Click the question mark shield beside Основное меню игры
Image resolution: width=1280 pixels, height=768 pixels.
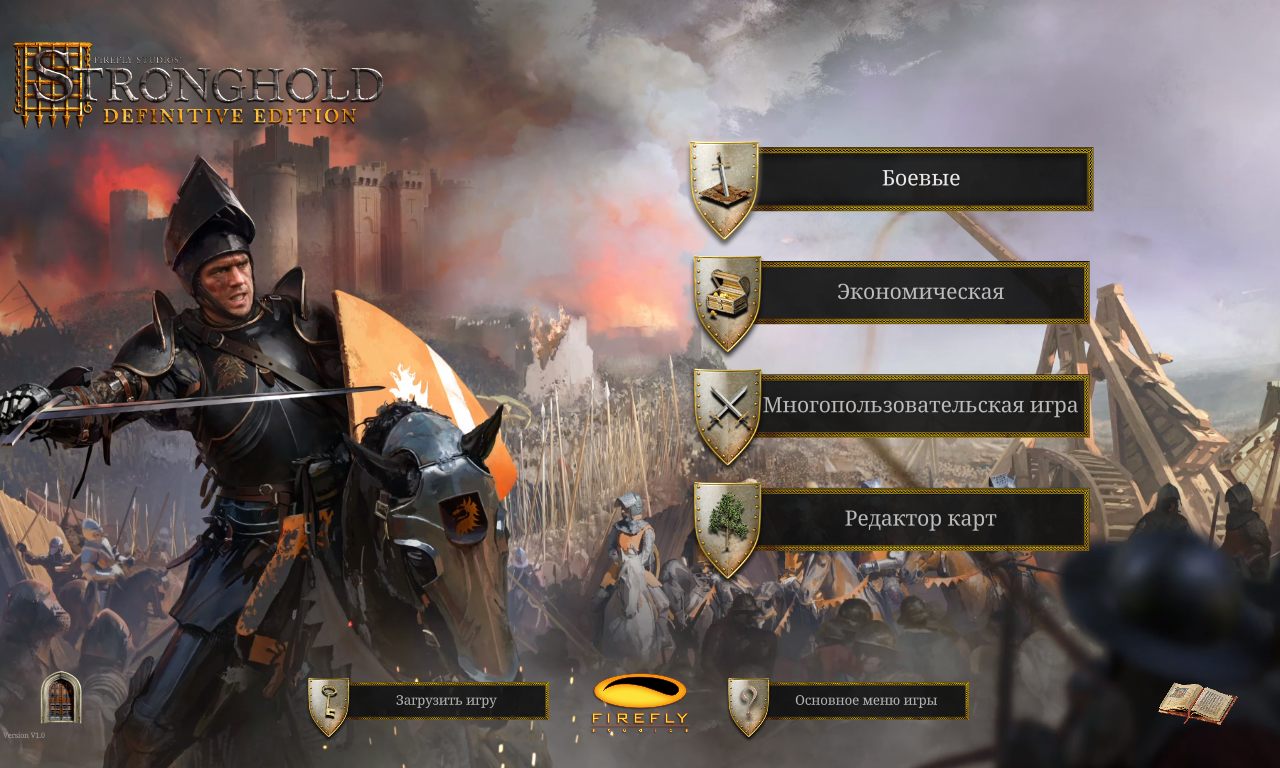coord(749,700)
